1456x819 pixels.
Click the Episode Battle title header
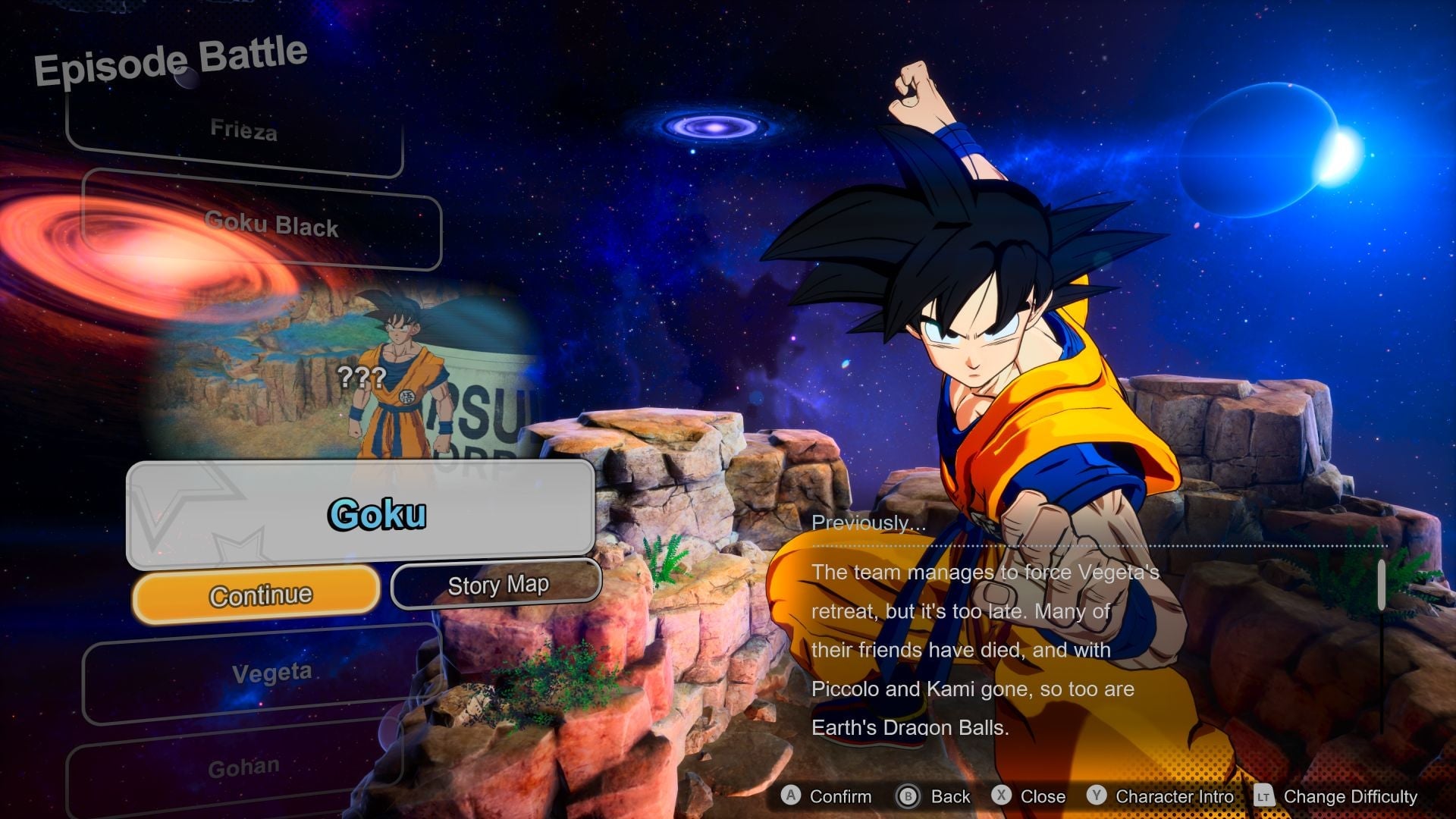point(171,57)
